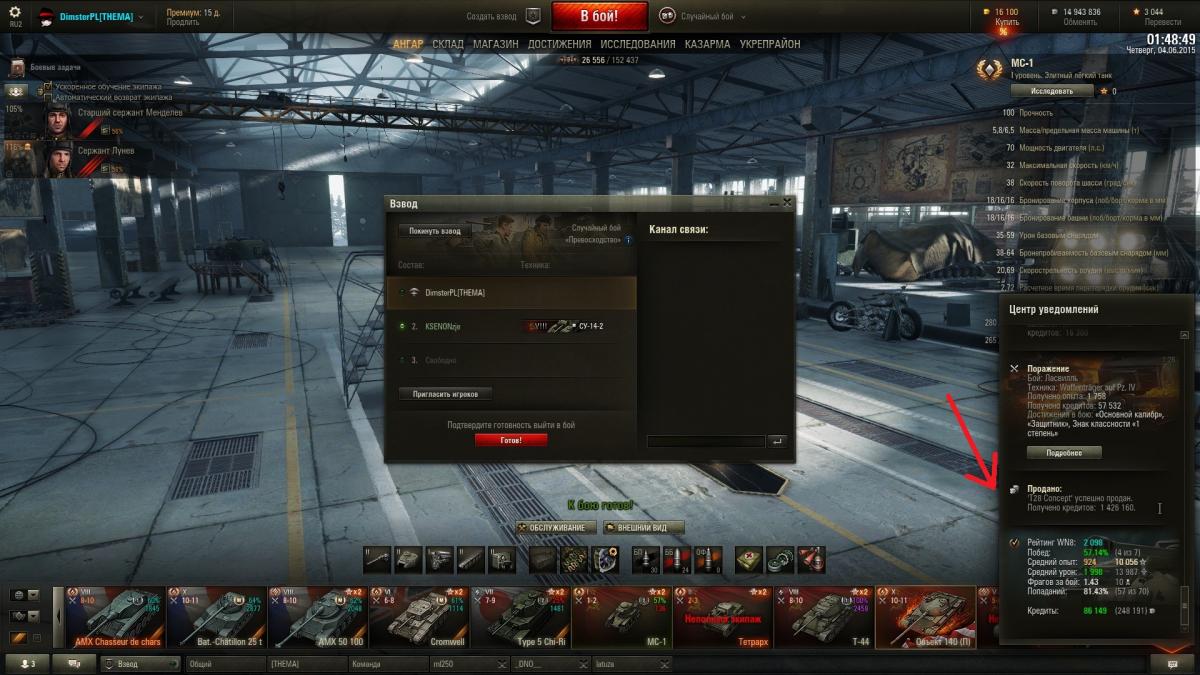Screen dimensions: 1200x675
Task: Click Пригласить игроков in the platoon window
Action: [445, 394]
